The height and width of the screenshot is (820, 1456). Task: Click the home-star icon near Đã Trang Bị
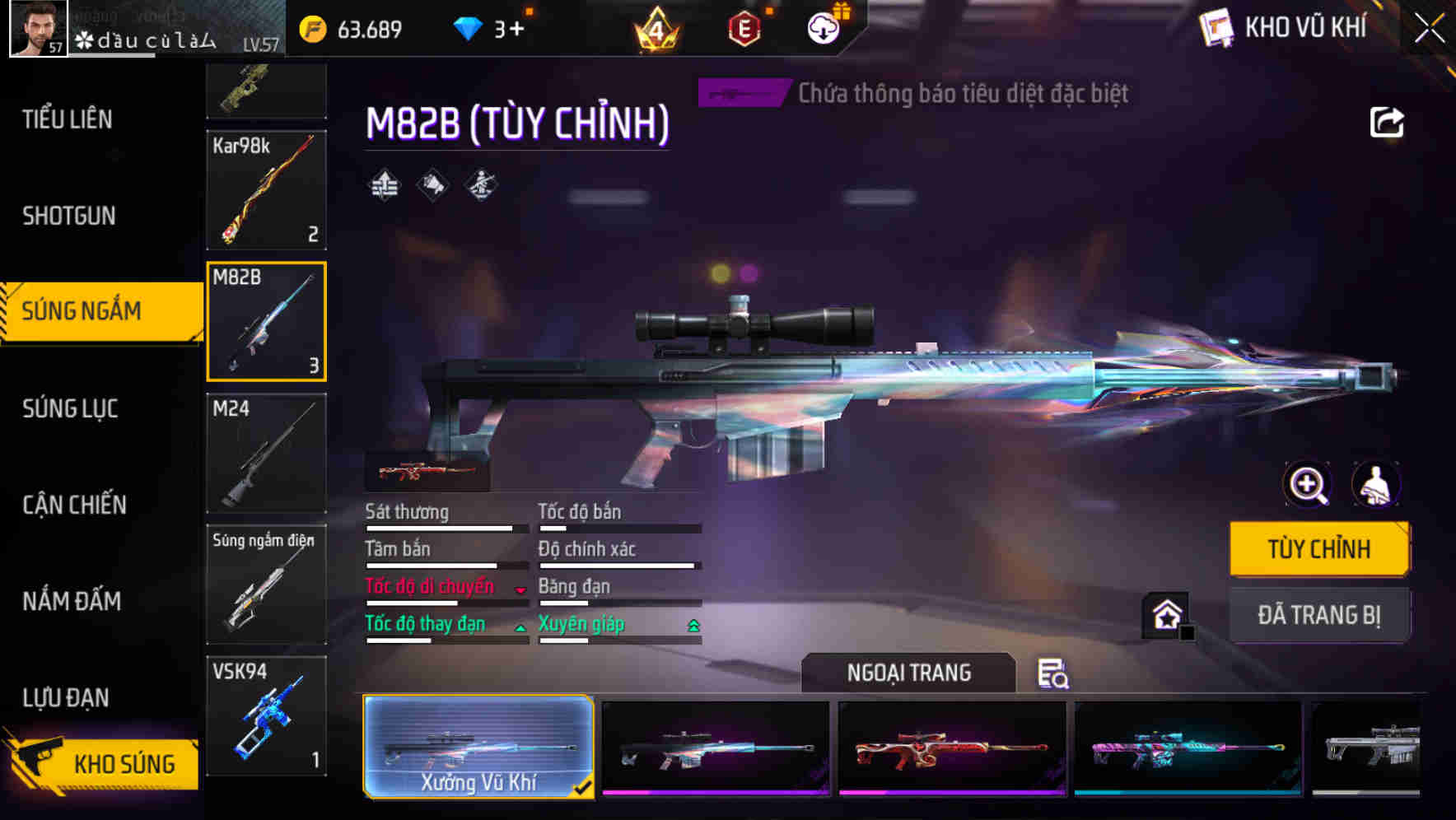(x=1164, y=614)
